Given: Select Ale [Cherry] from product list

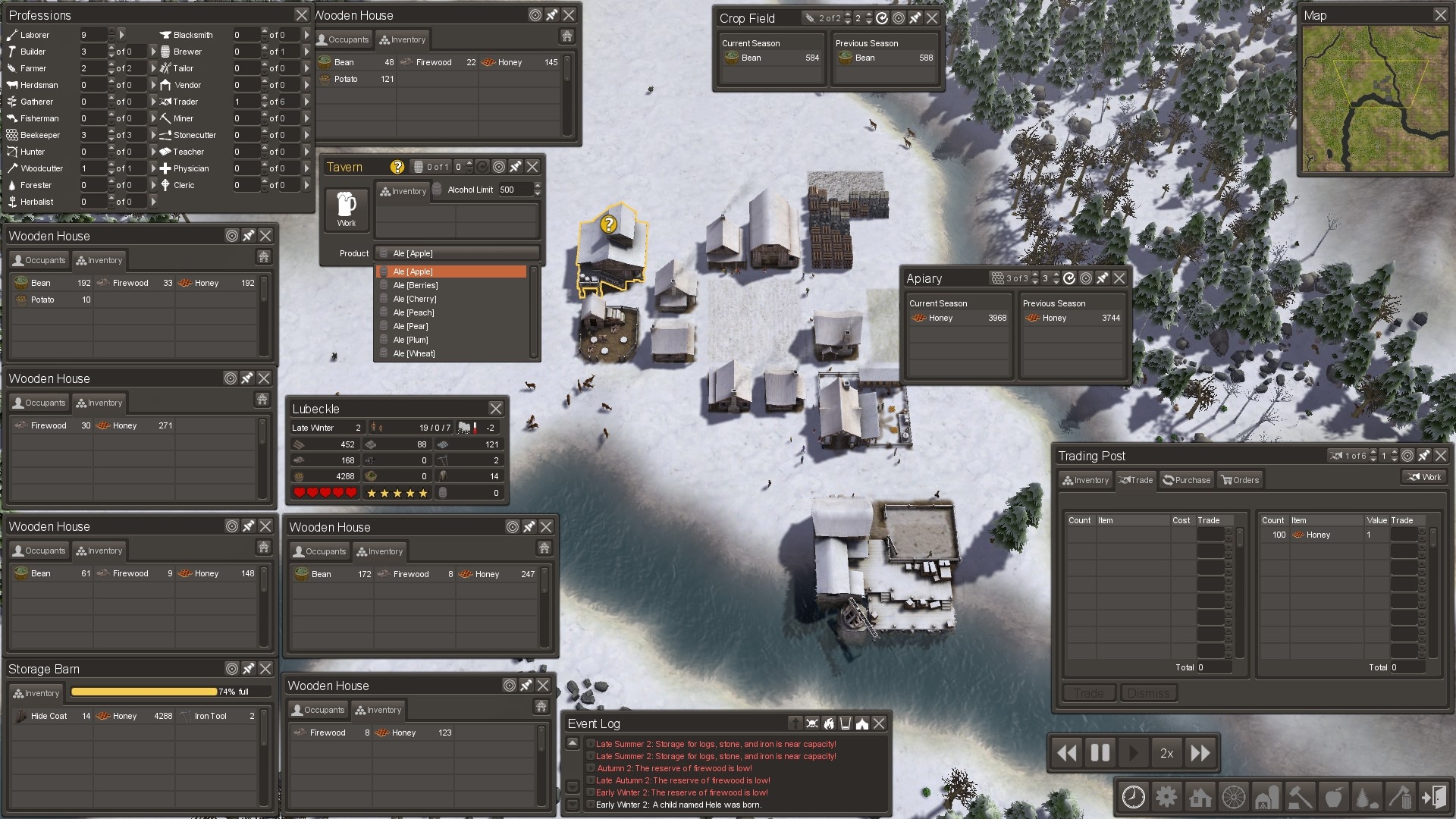Looking at the screenshot, I should click(415, 299).
